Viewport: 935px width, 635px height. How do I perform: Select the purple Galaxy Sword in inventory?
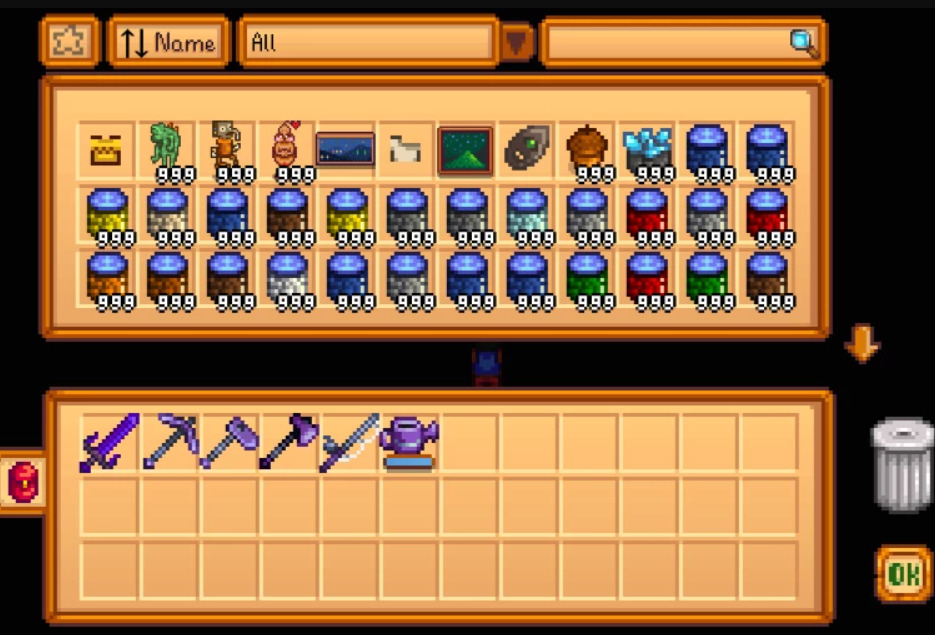click(108, 442)
